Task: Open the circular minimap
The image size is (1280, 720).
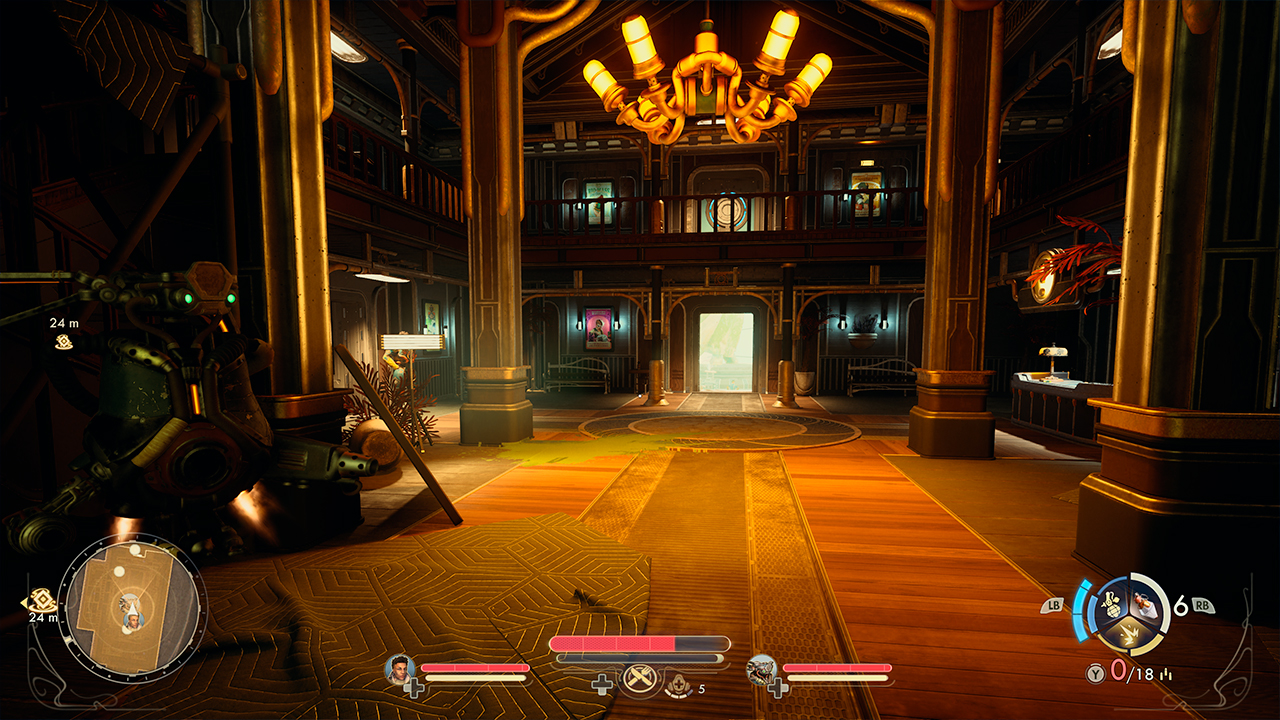Action: pos(132,607)
